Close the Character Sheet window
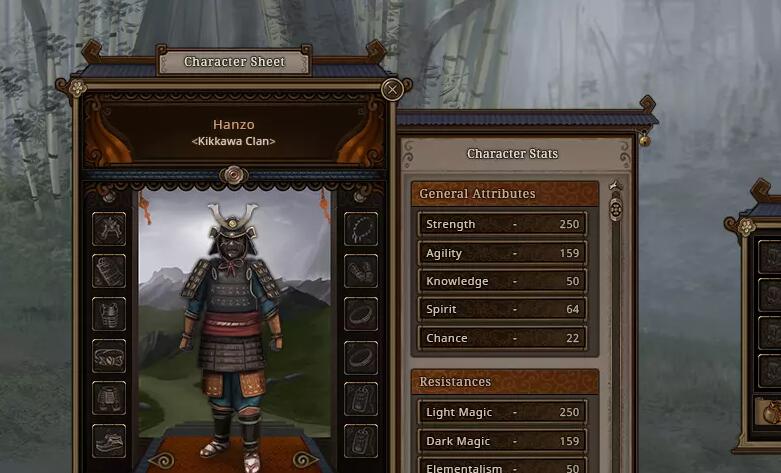781x473 pixels. point(392,89)
